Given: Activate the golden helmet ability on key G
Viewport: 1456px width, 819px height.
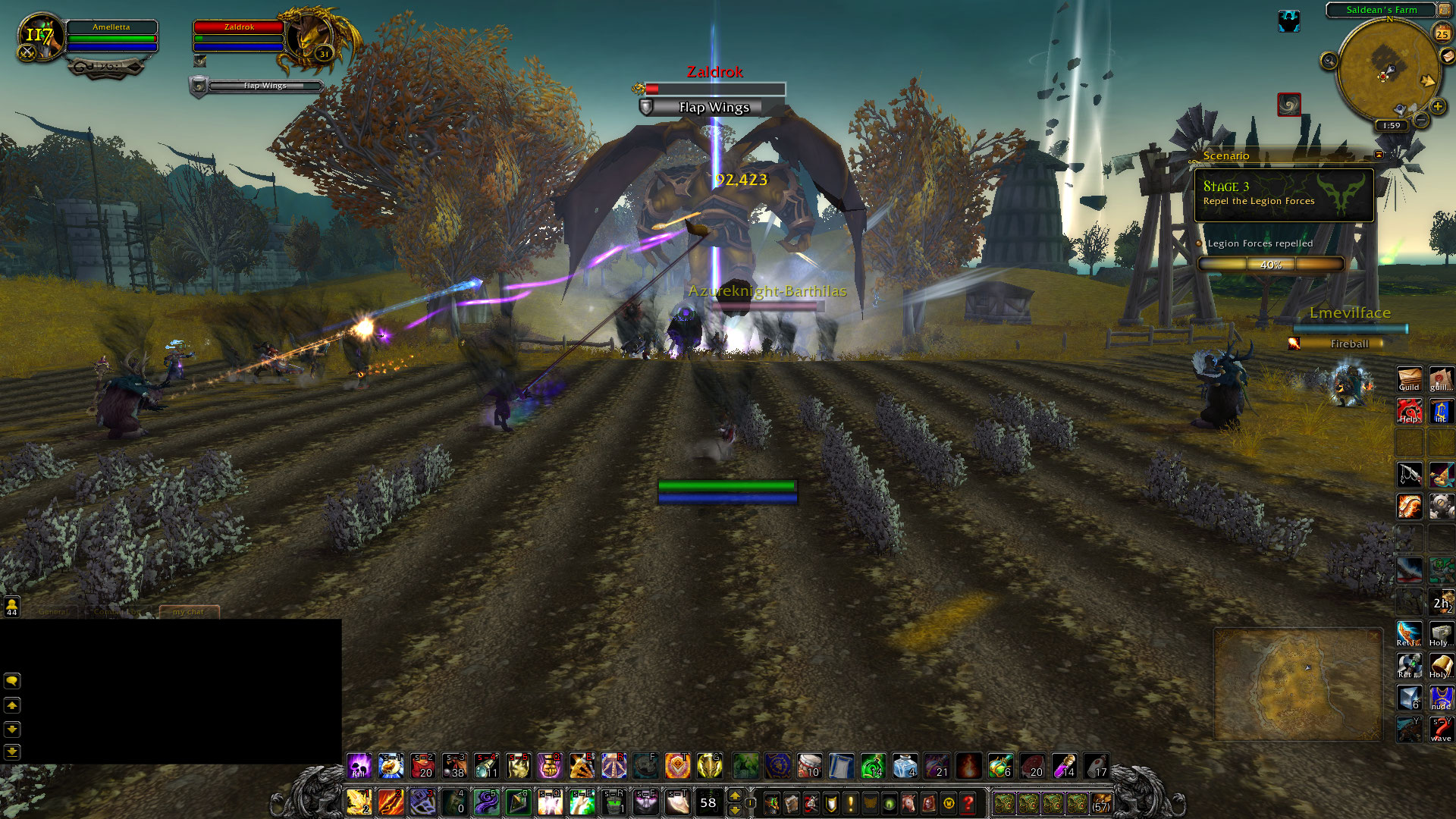Looking at the screenshot, I should point(709,766).
